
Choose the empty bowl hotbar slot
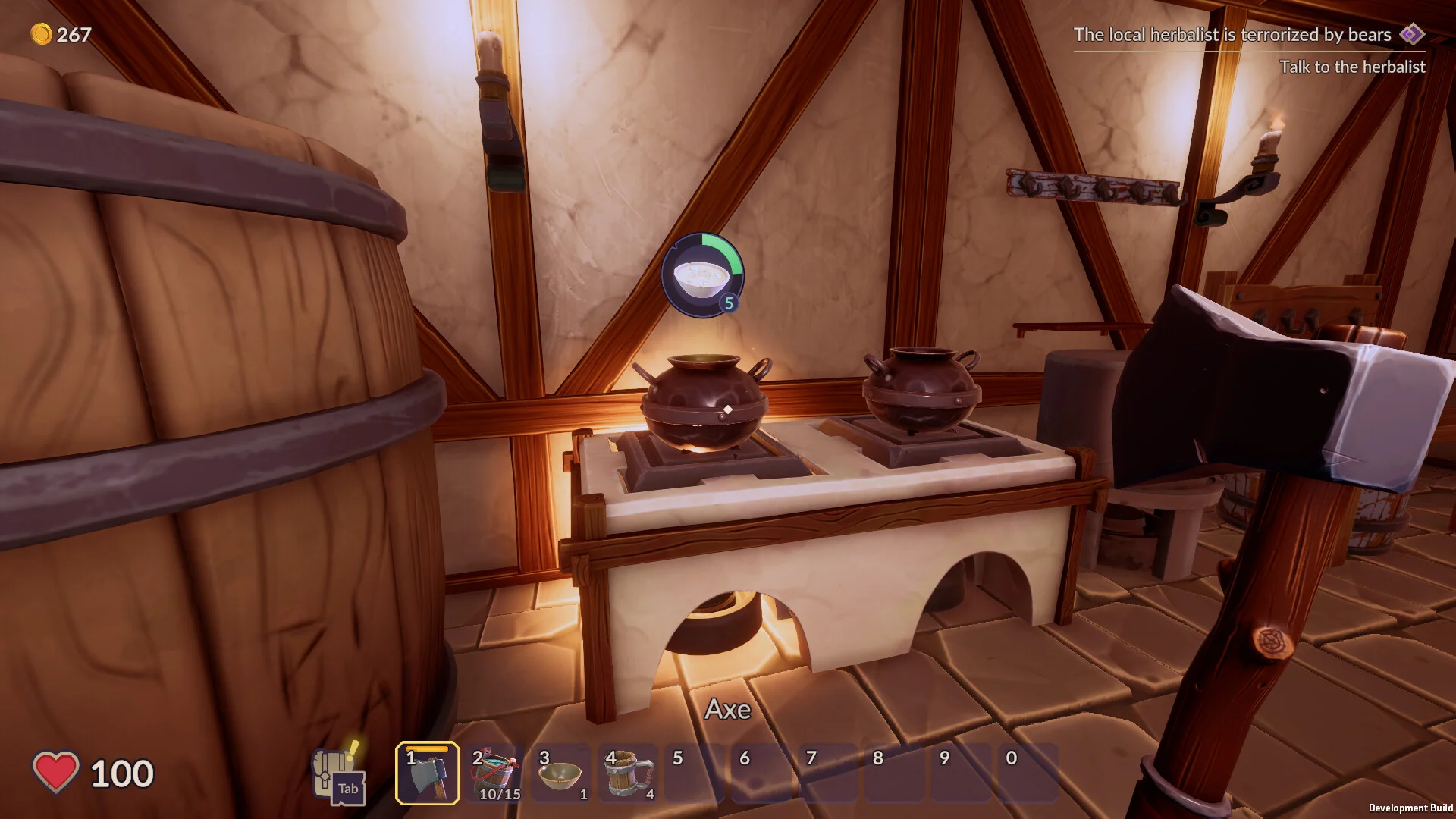tap(561, 773)
